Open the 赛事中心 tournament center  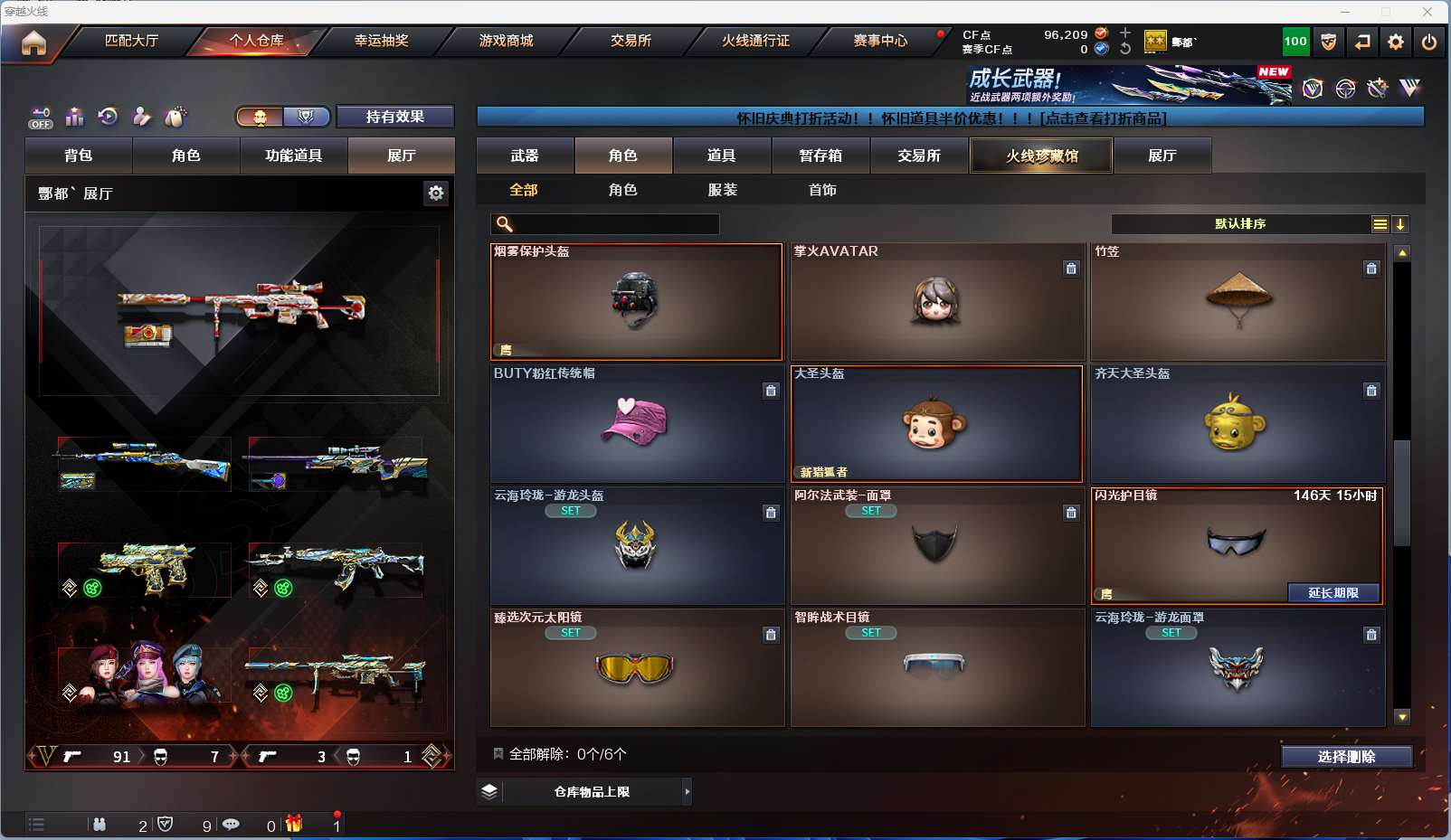[x=880, y=41]
